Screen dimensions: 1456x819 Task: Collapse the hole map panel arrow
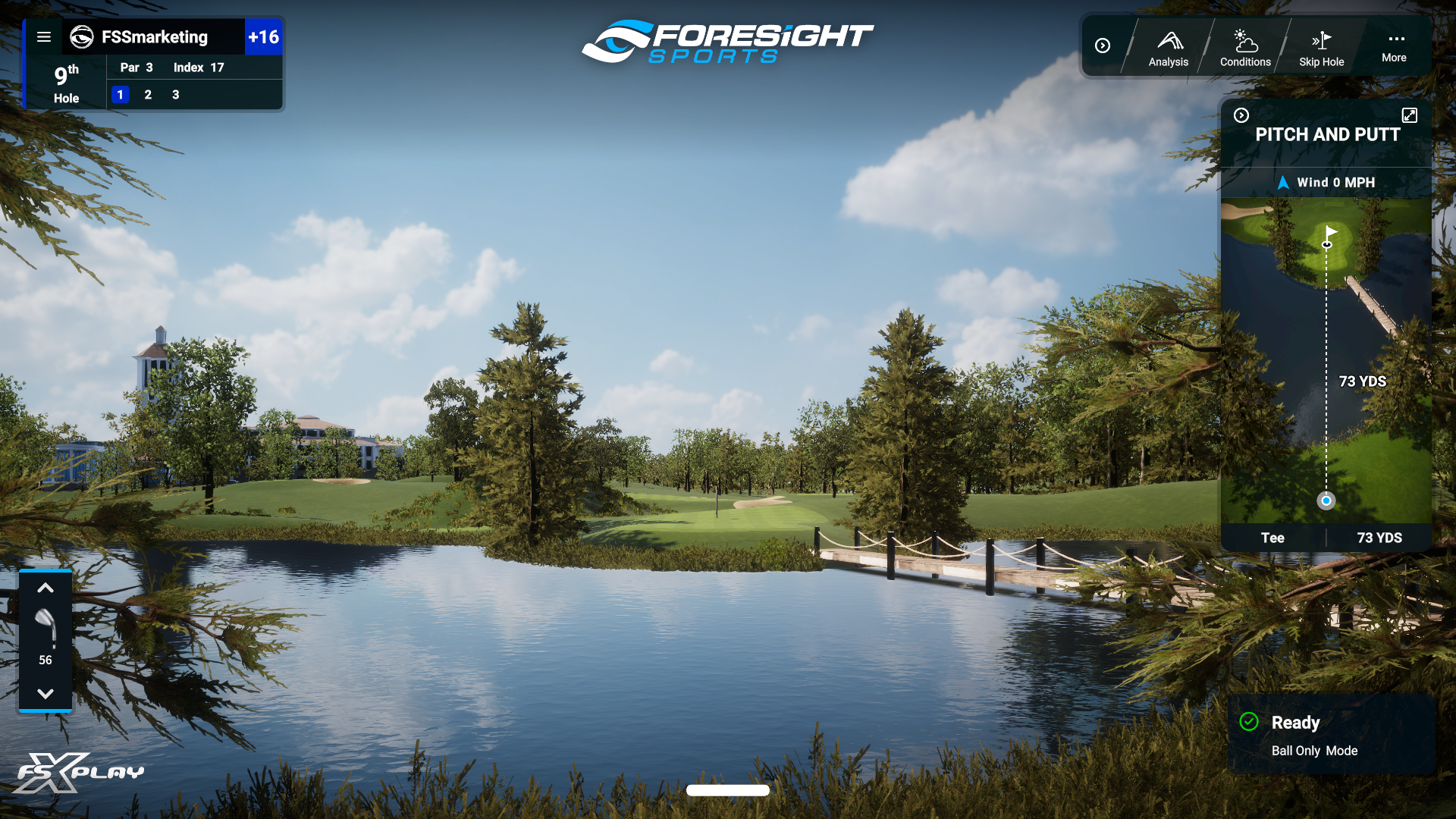pos(1241,115)
